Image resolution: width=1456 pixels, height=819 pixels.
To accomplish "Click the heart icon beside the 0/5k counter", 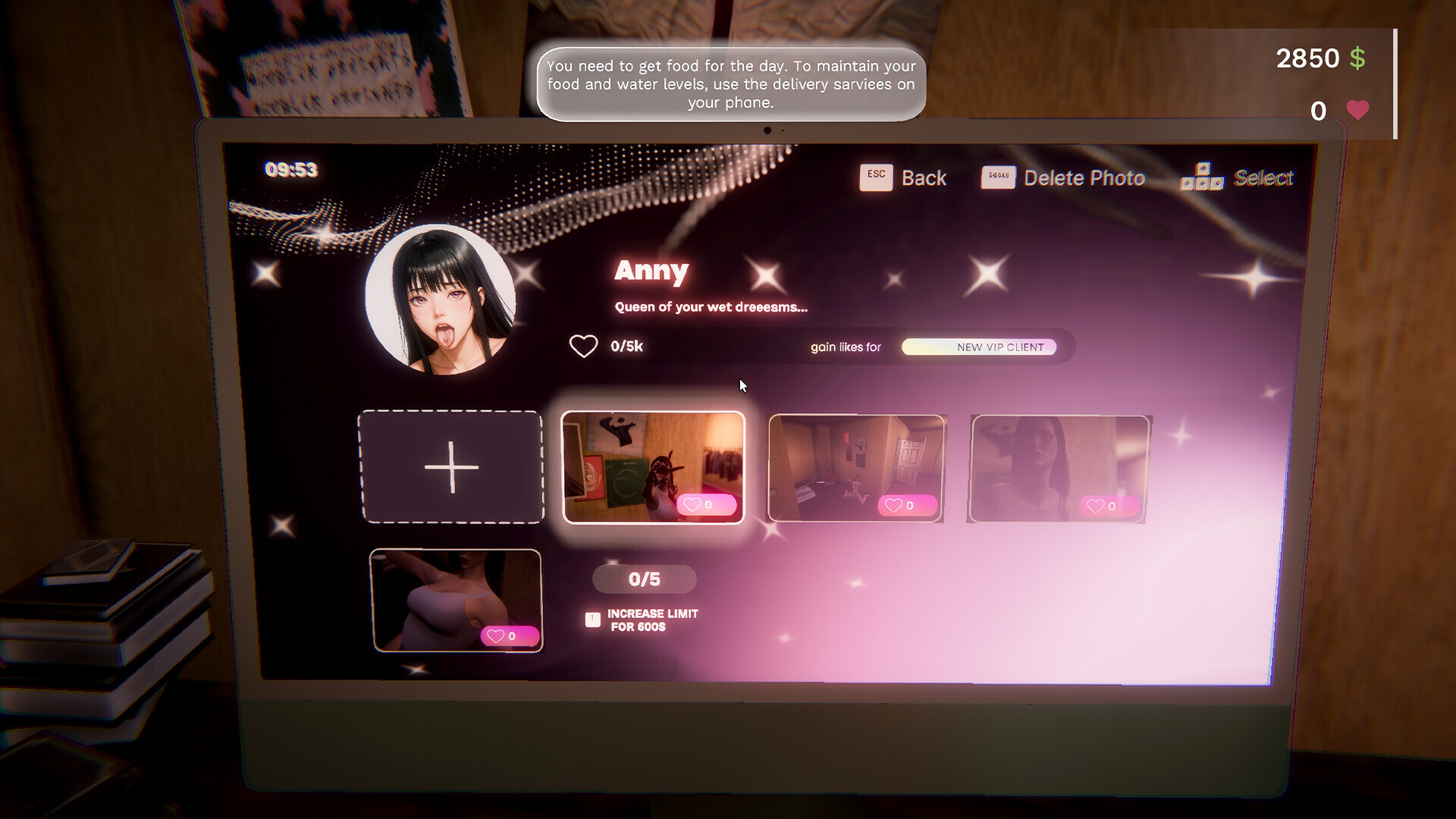I will [x=582, y=346].
